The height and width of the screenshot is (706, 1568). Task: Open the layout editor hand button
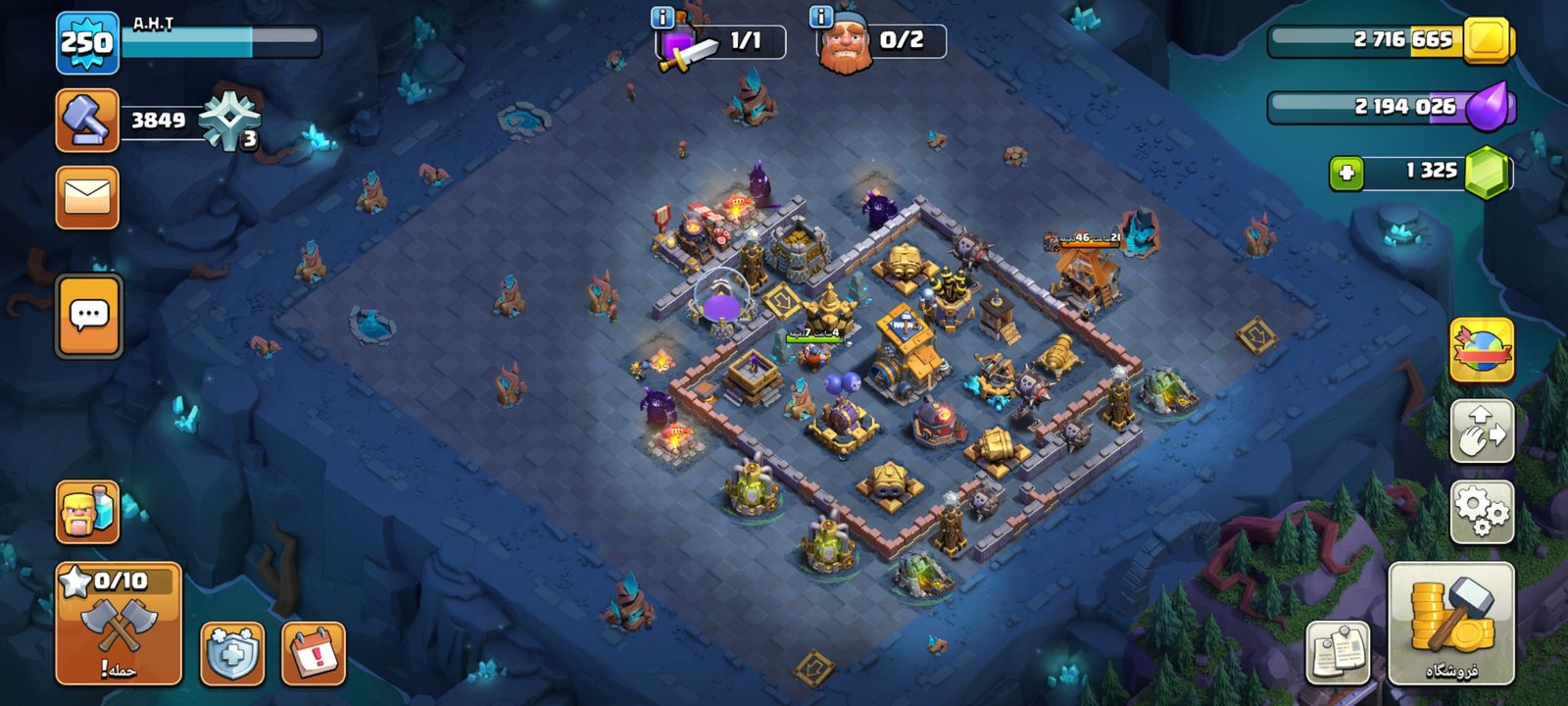coord(1482,430)
